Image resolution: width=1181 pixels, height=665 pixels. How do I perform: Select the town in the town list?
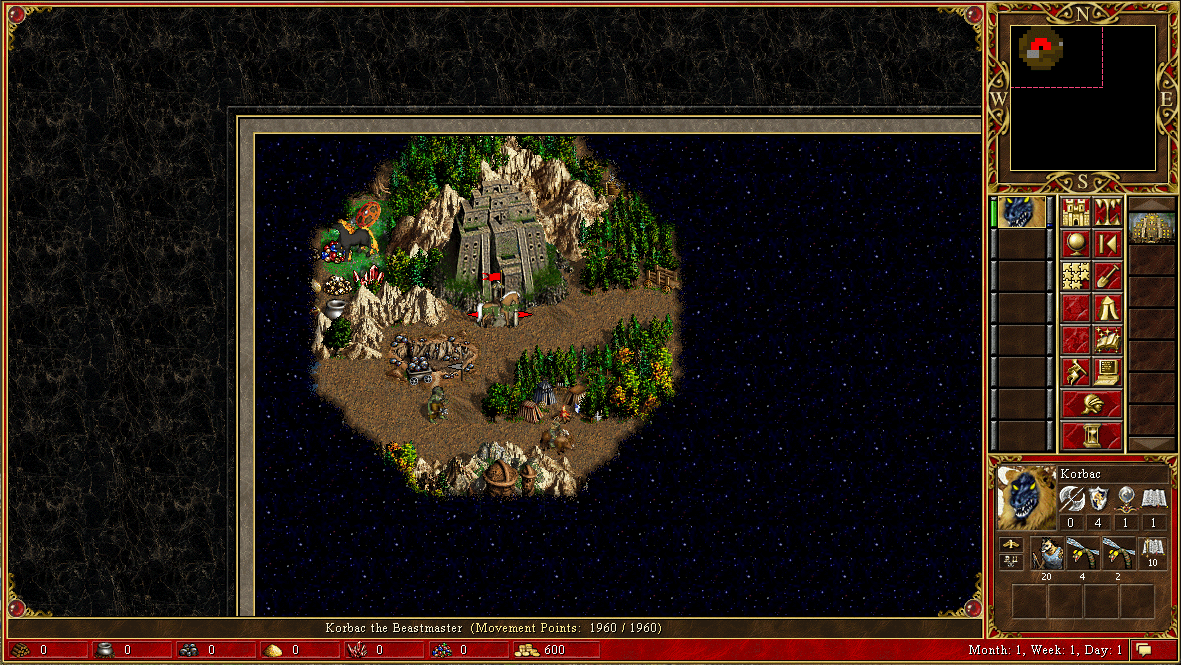[x=1151, y=228]
